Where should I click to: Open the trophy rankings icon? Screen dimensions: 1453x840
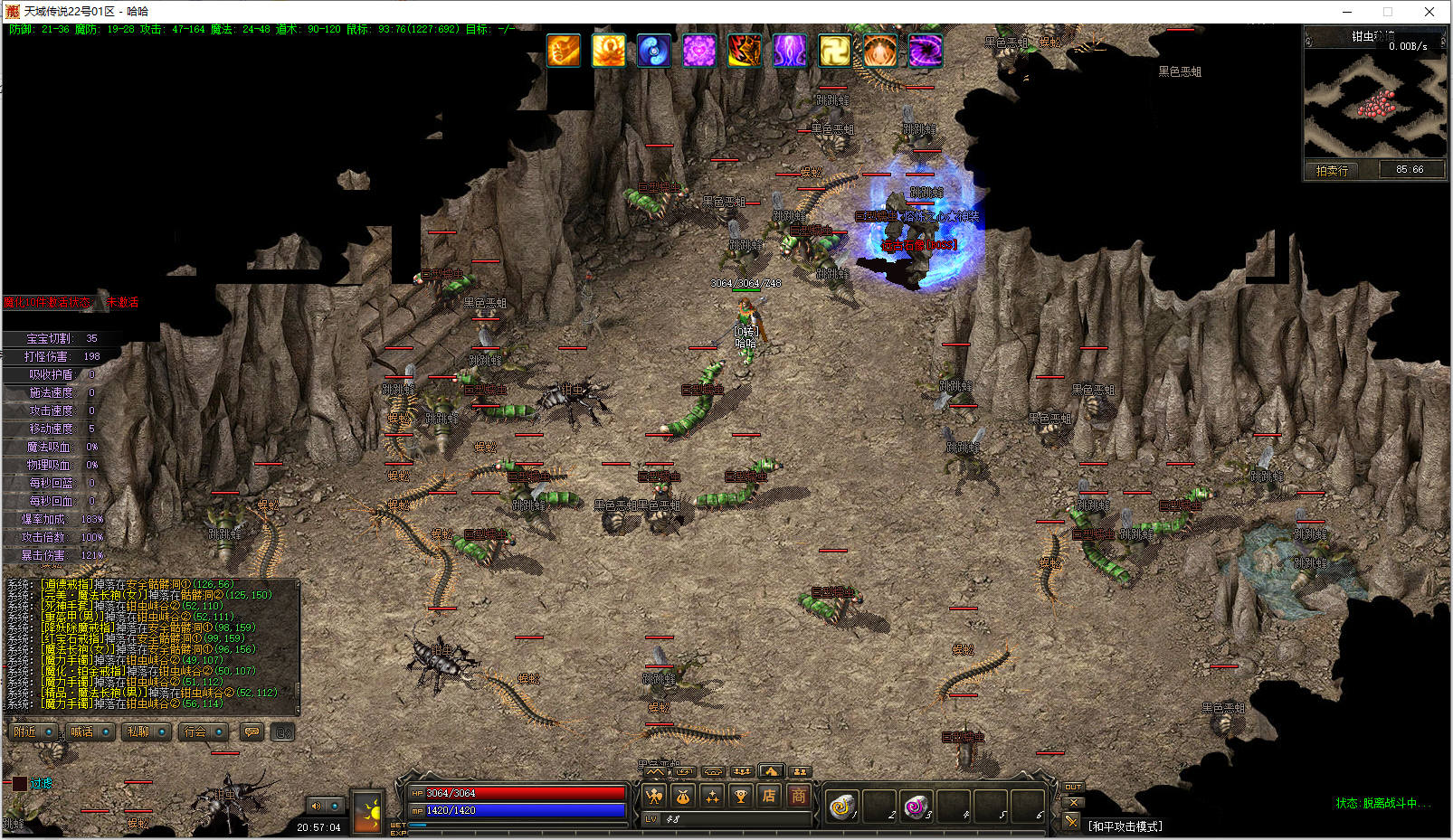[x=741, y=797]
